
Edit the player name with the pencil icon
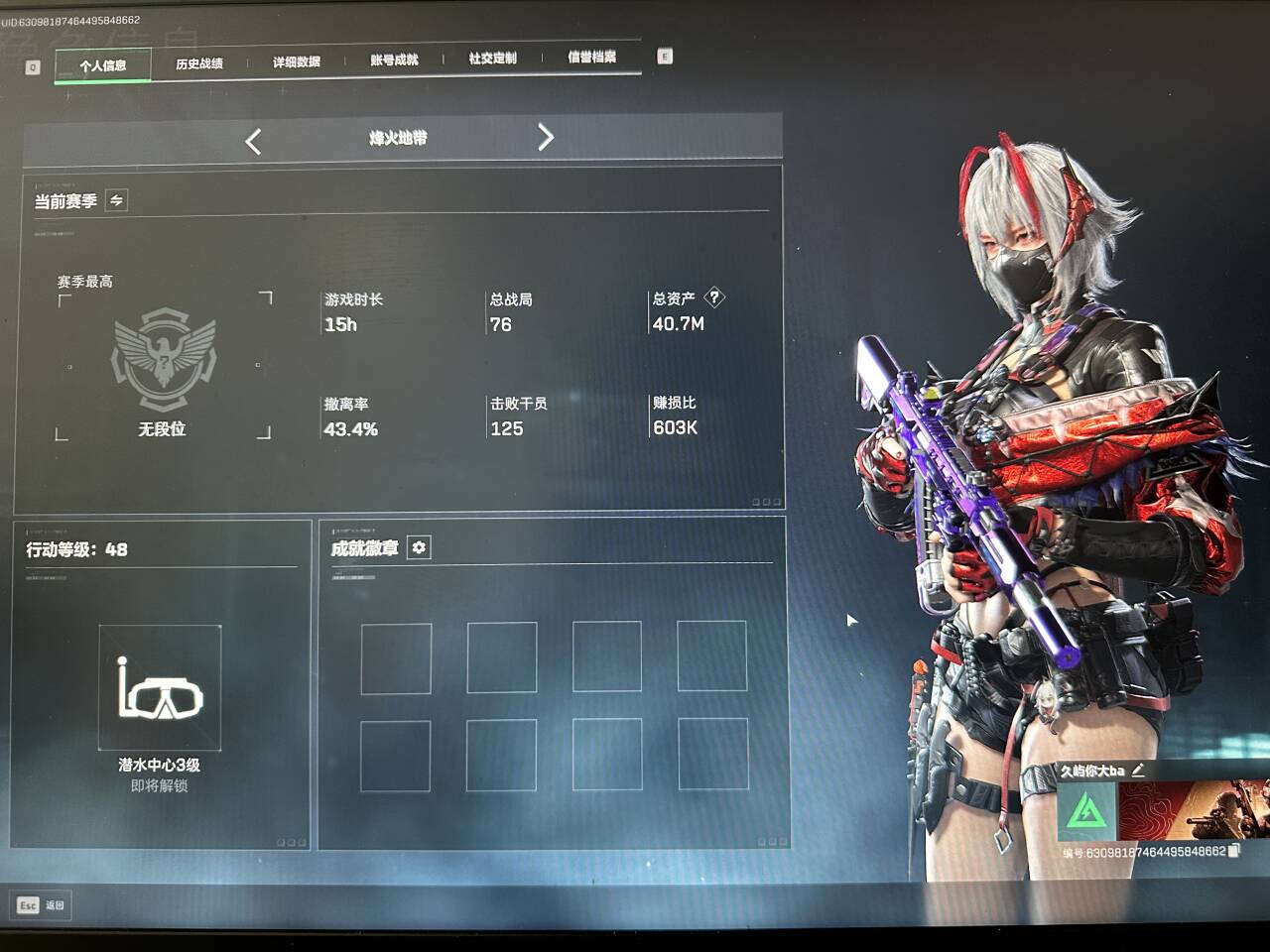tap(1137, 770)
